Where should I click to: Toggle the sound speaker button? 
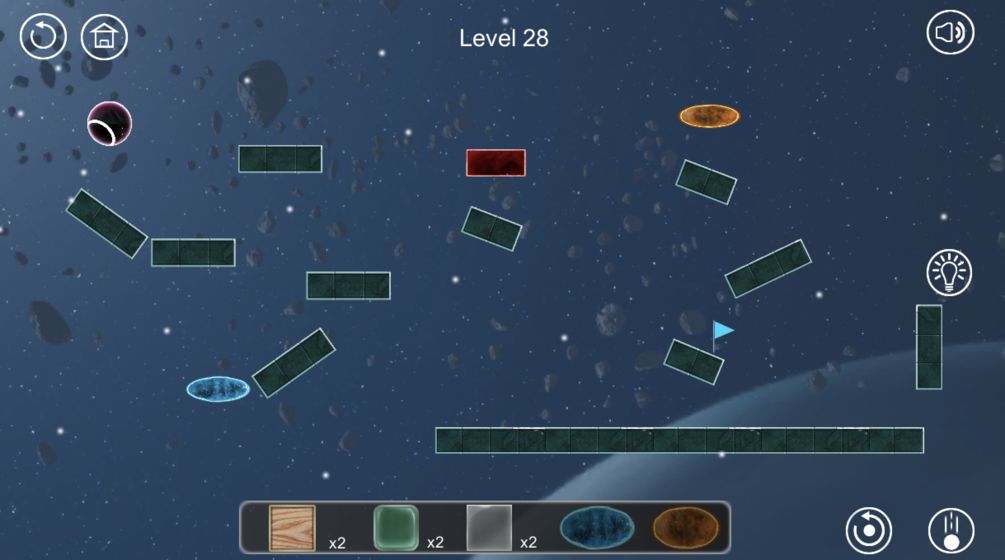point(950,34)
